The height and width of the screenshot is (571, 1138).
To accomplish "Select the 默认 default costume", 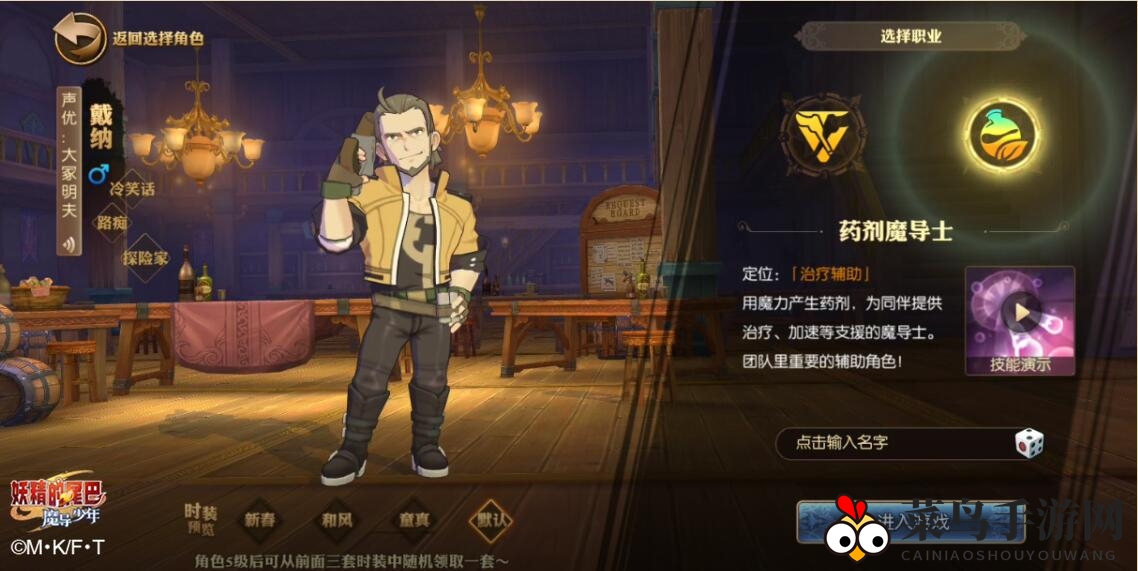I will (492, 519).
